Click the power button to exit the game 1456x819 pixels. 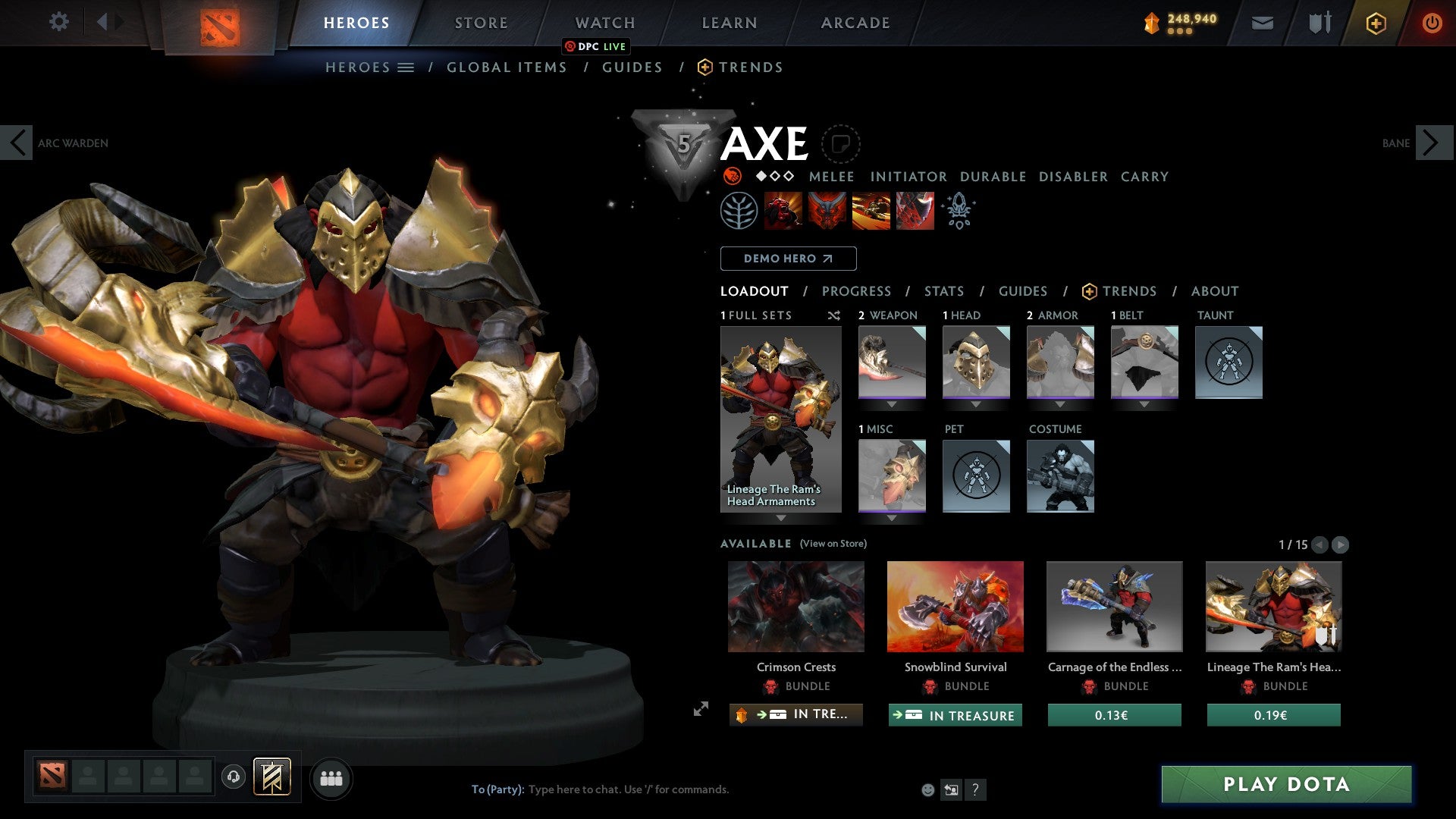click(1432, 23)
